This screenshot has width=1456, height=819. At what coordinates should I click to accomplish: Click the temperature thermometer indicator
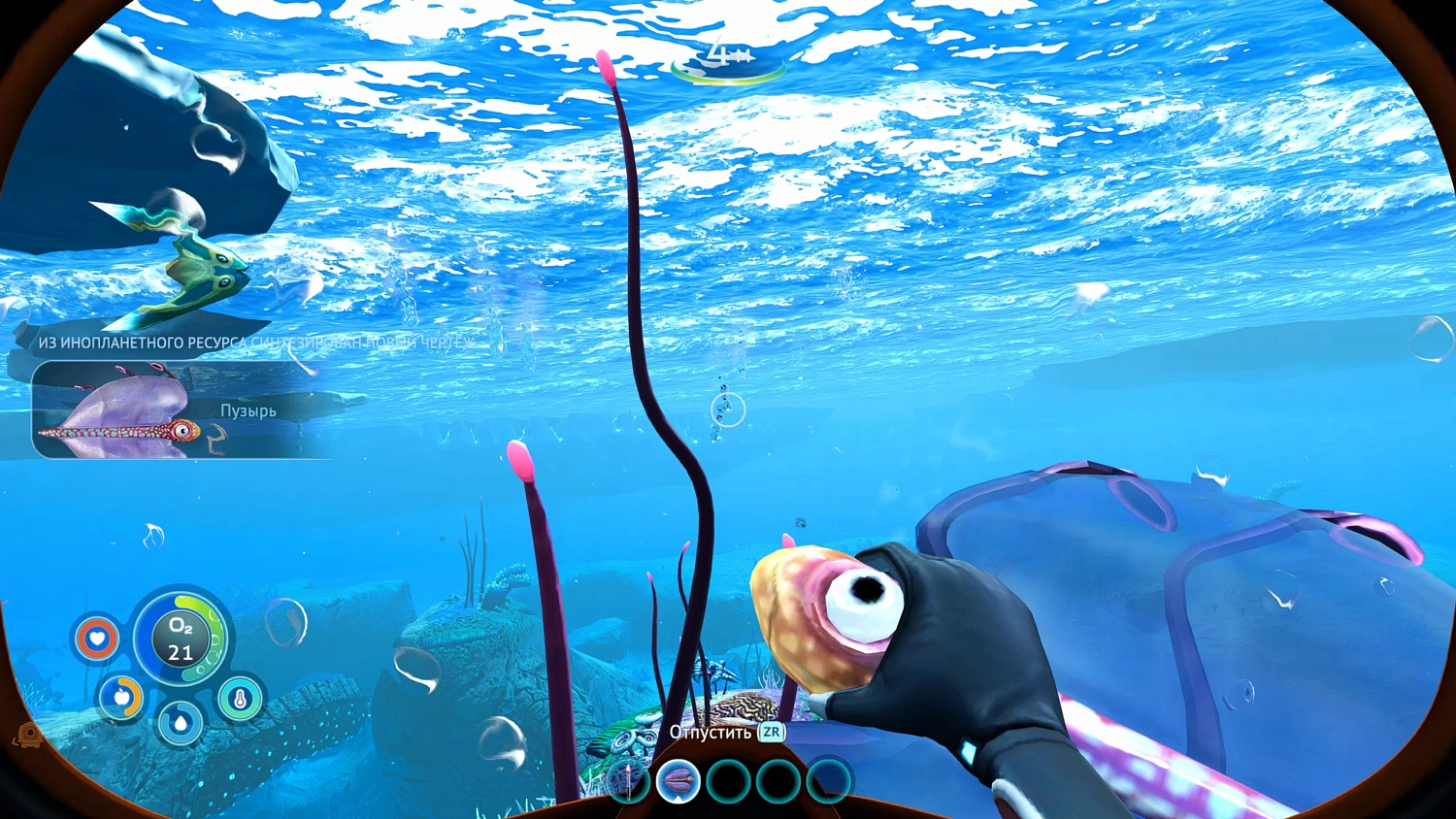238,698
